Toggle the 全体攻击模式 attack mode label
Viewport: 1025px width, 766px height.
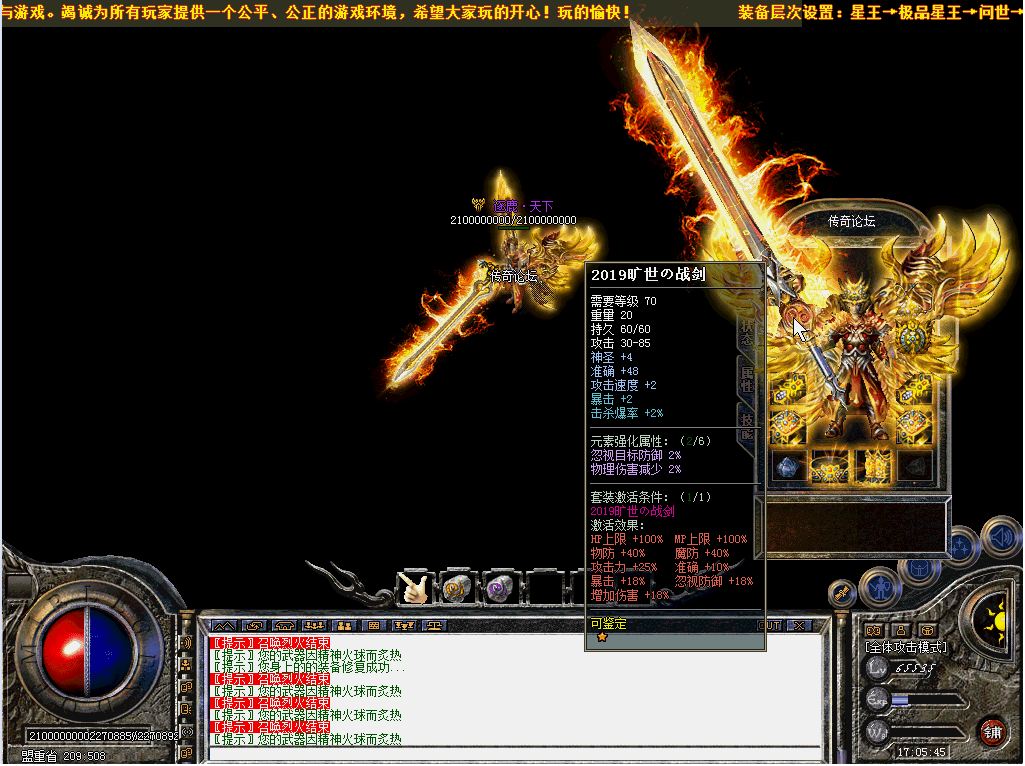point(906,646)
